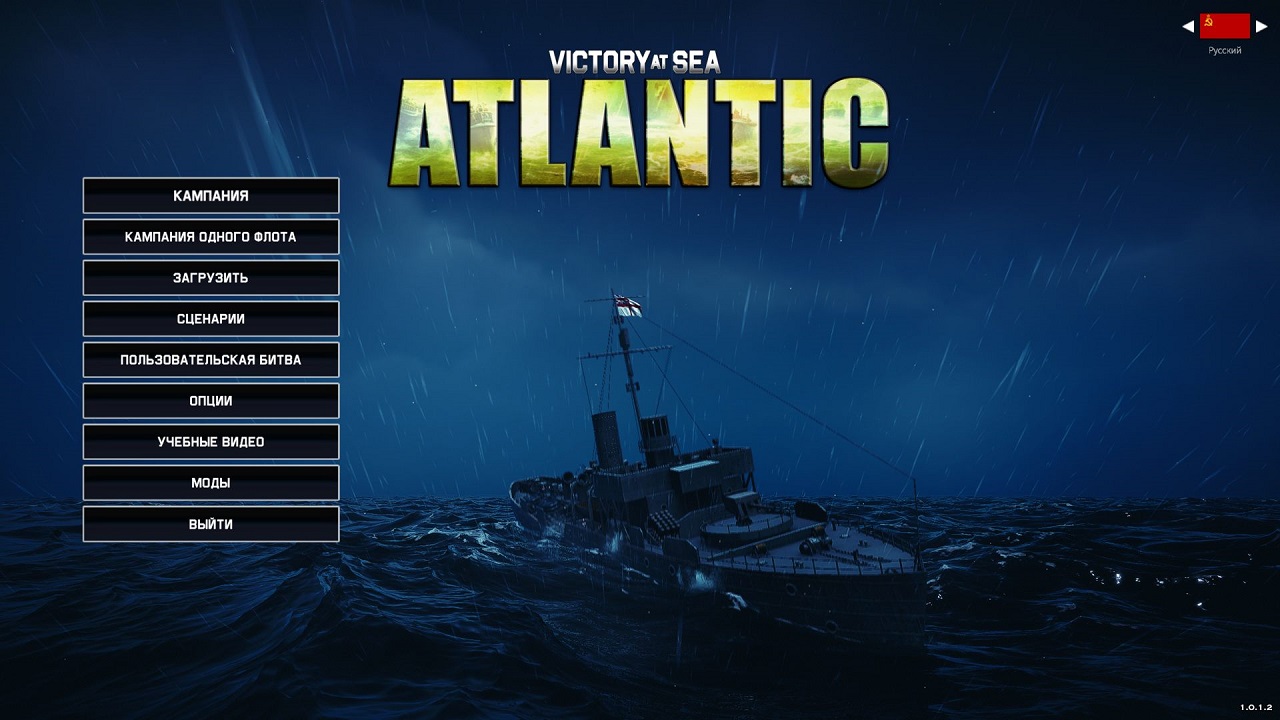Click ВЫЙТИ to quit the game

210,523
